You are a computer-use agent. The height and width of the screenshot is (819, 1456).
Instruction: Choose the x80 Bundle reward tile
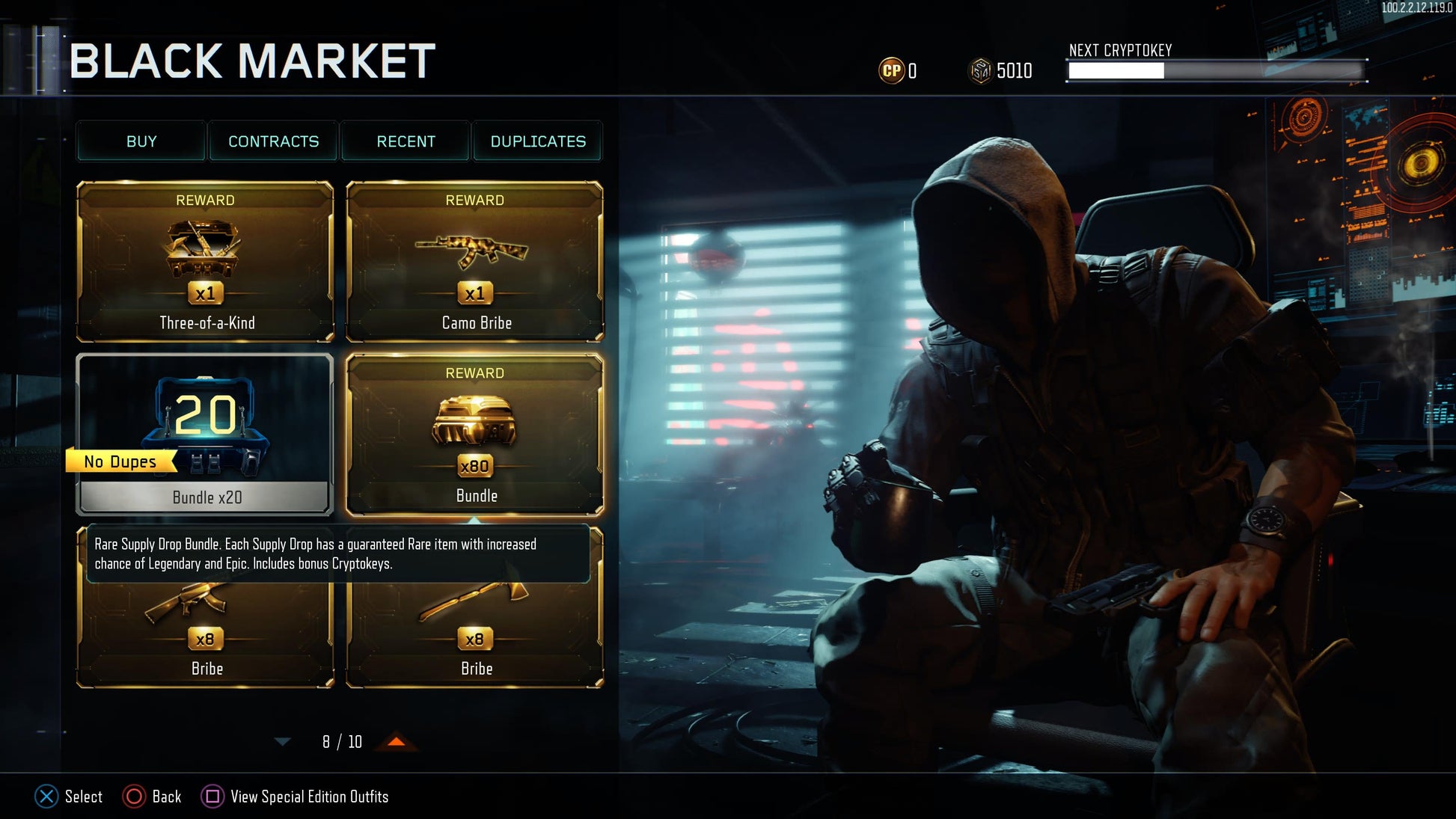tap(475, 435)
